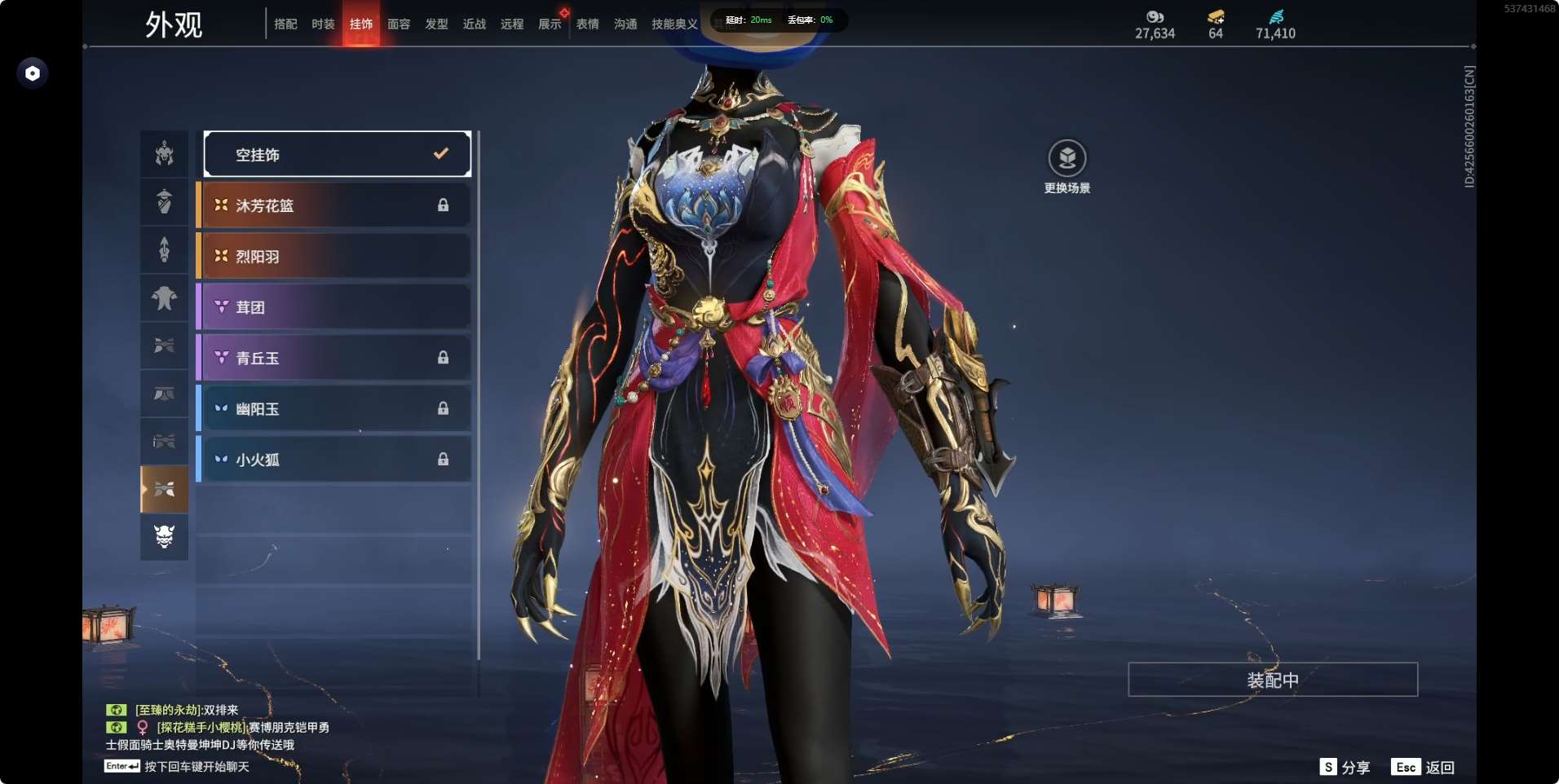
Task: Switch to 技能奥义 tab
Action: point(674,24)
